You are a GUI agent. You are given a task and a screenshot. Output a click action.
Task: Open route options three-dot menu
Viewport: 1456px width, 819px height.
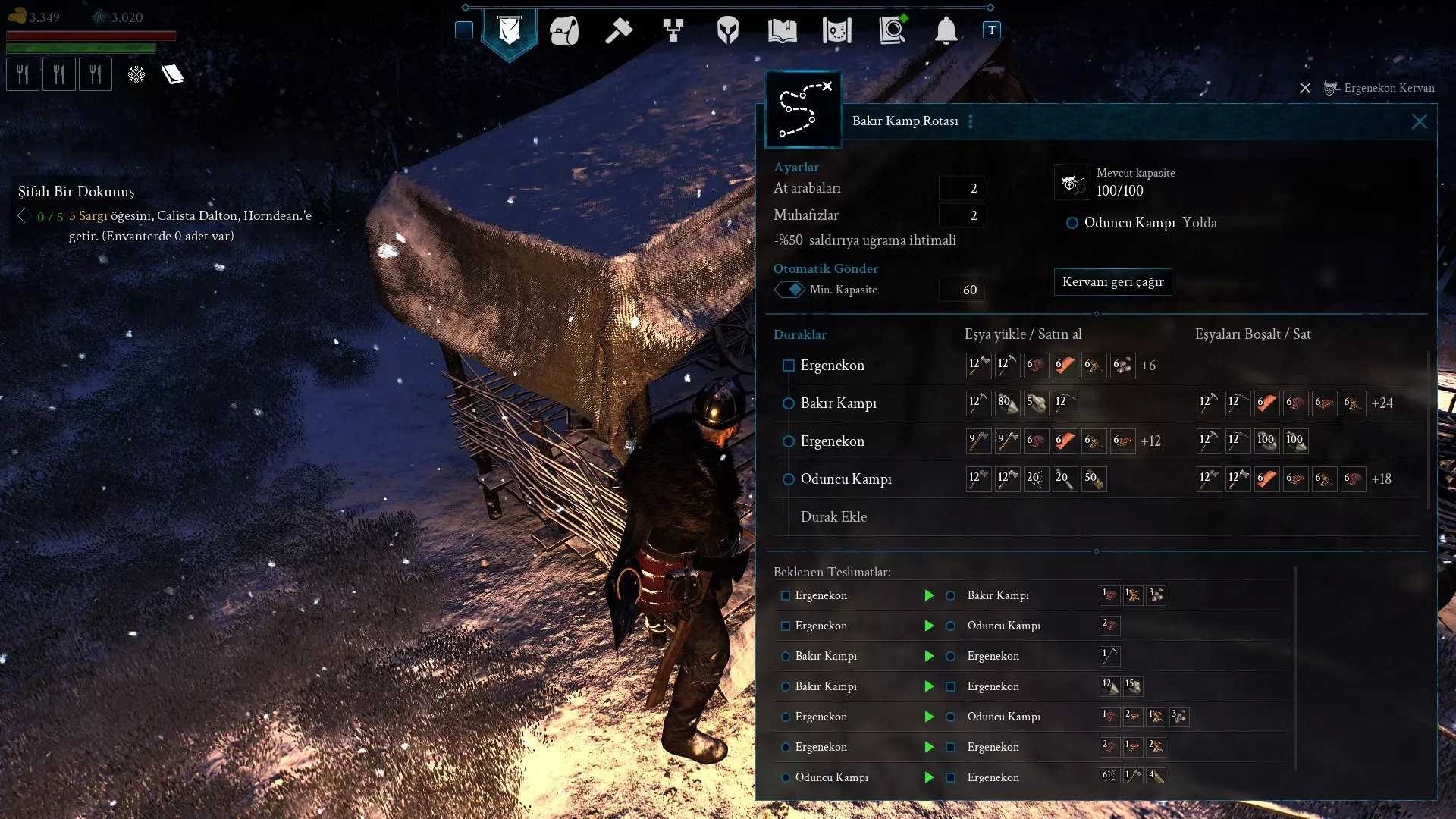[x=971, y=121]
